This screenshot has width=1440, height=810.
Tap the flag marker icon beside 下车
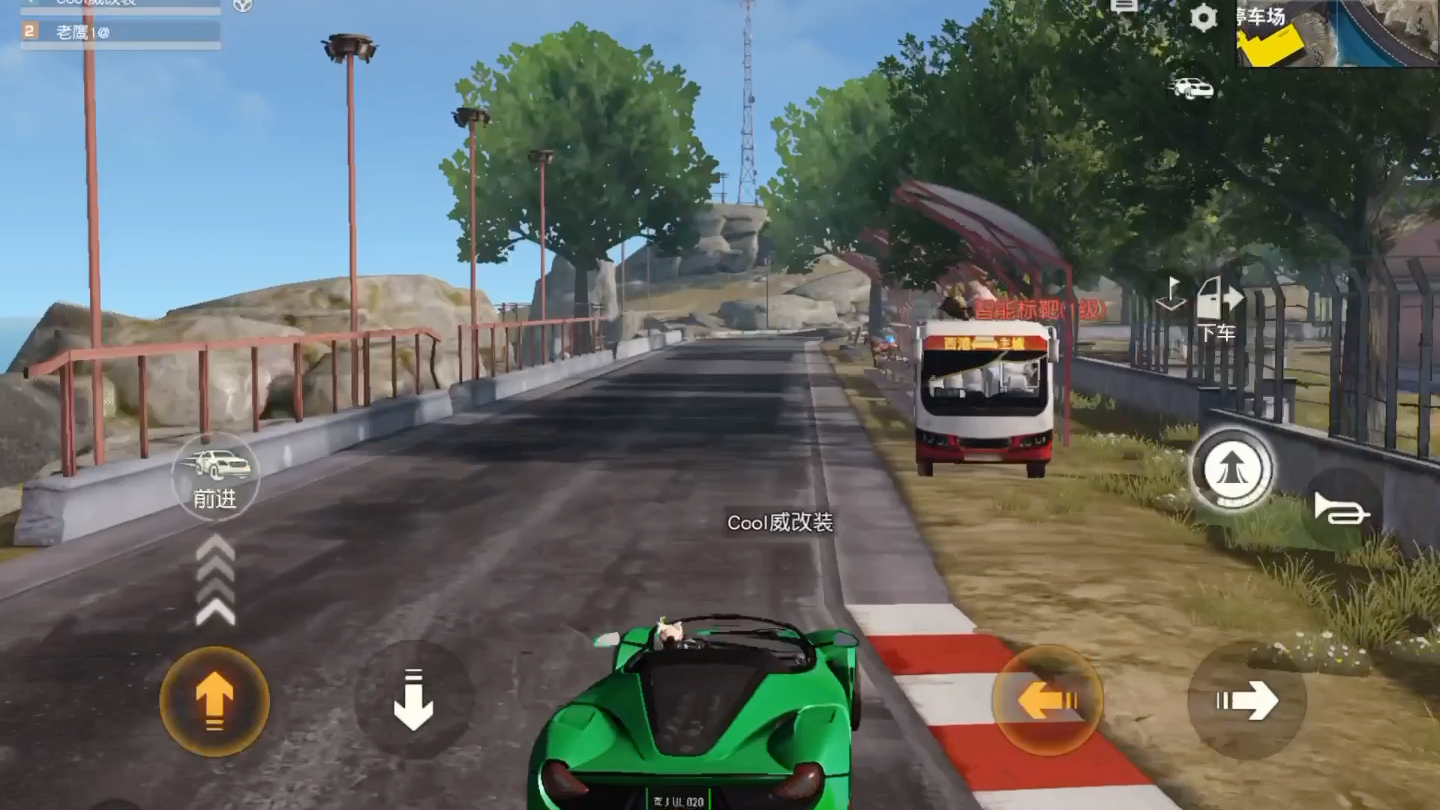click(x=1170, y=294)
